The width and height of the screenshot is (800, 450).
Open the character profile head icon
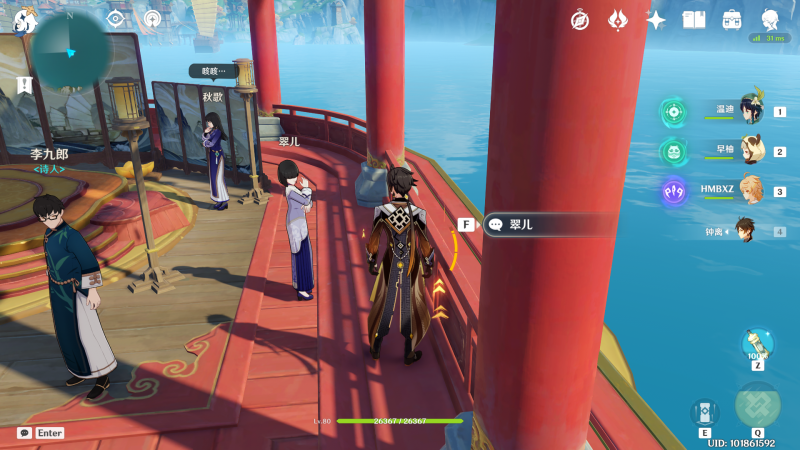770,20
